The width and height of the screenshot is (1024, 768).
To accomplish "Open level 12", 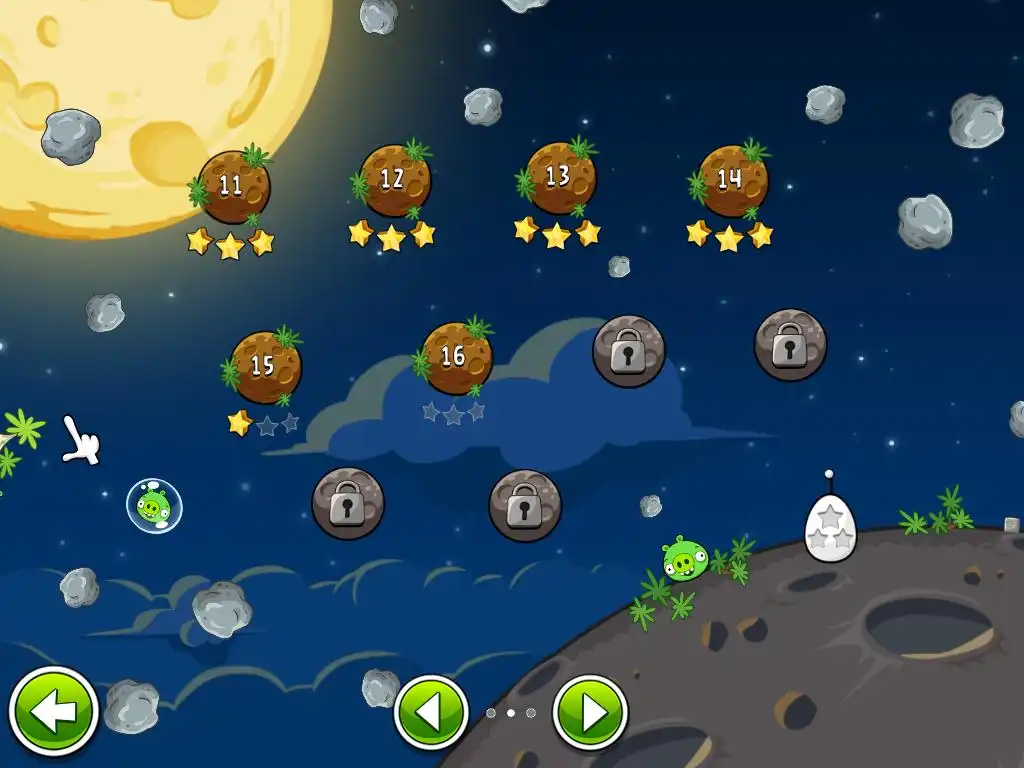I will [394, 180].
